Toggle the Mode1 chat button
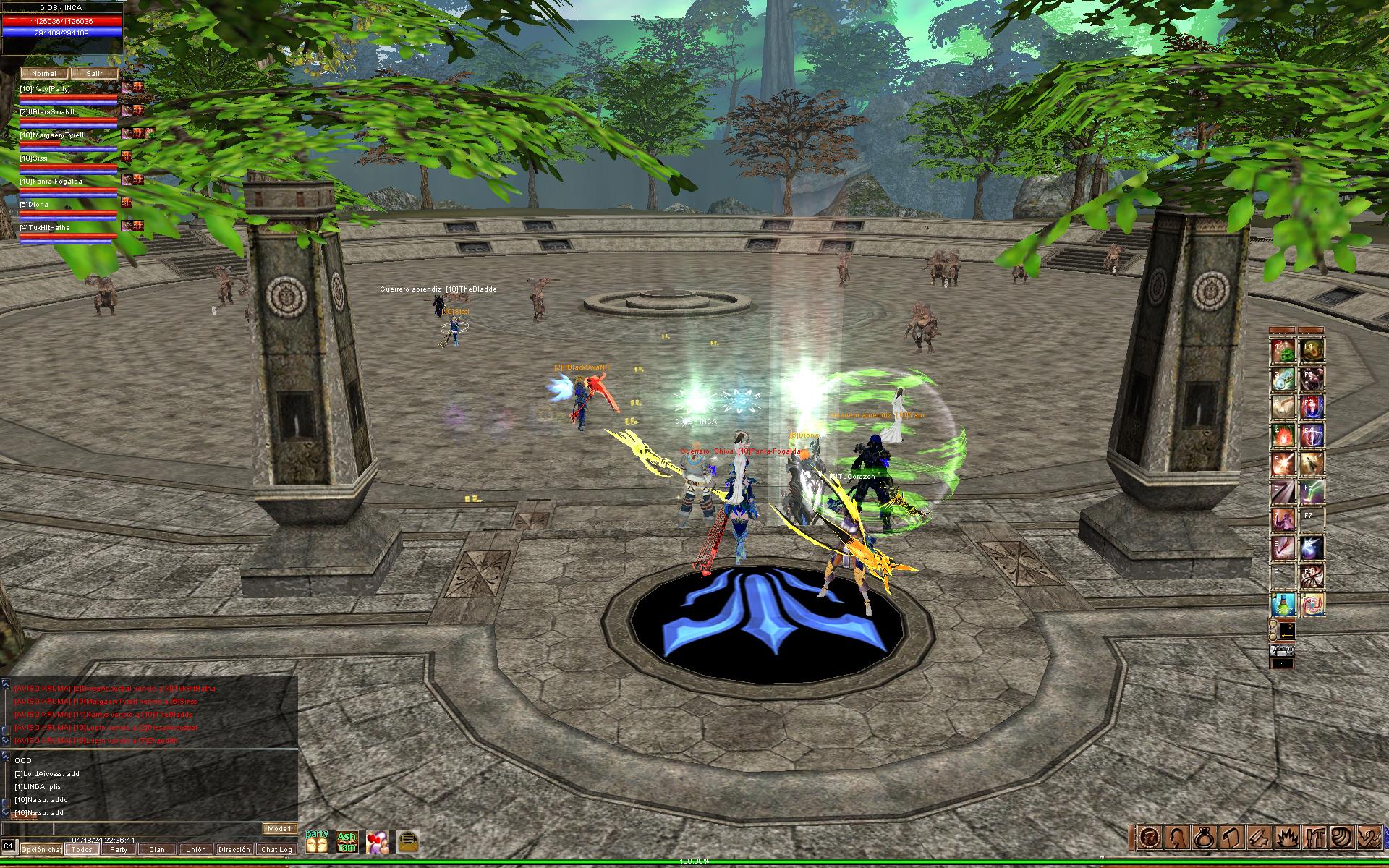Viewport: 1389px width, 868px height. click(279, 828)
